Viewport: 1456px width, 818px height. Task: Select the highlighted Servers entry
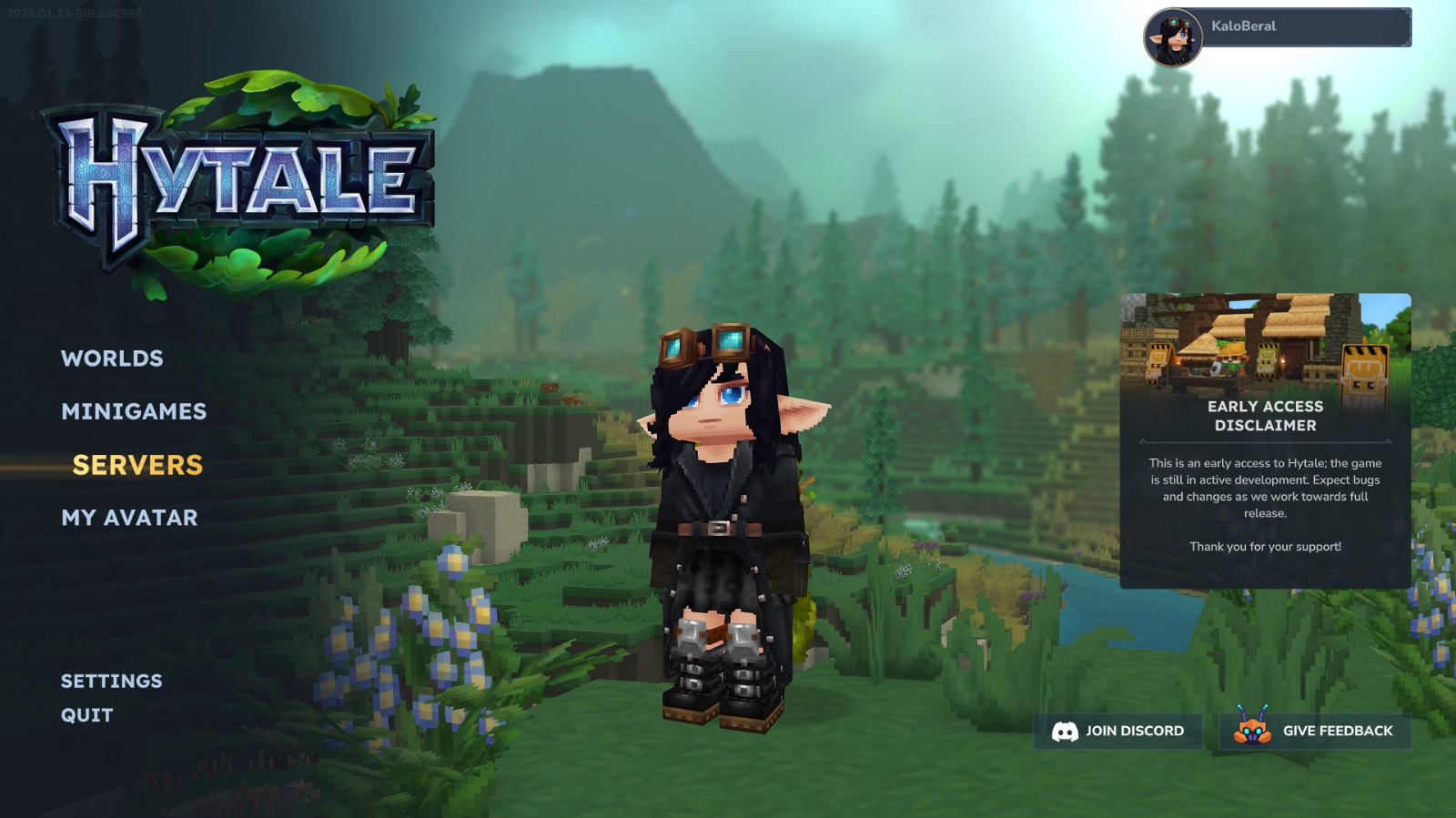coord(138,465)
